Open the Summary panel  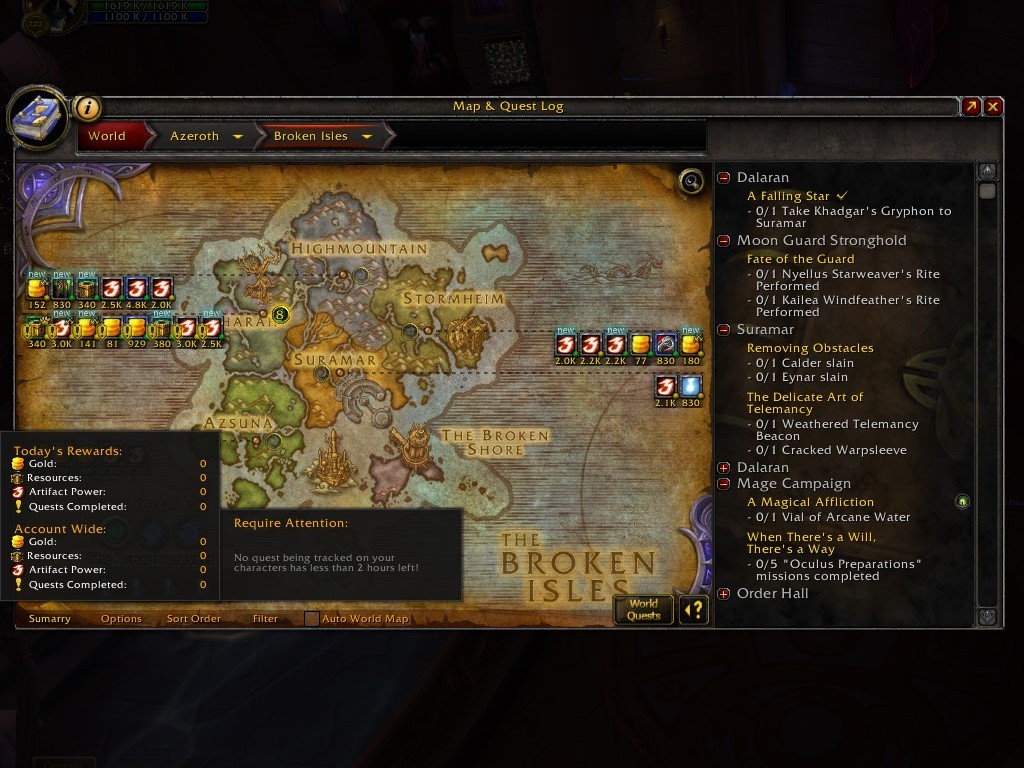tap(50, 619)
